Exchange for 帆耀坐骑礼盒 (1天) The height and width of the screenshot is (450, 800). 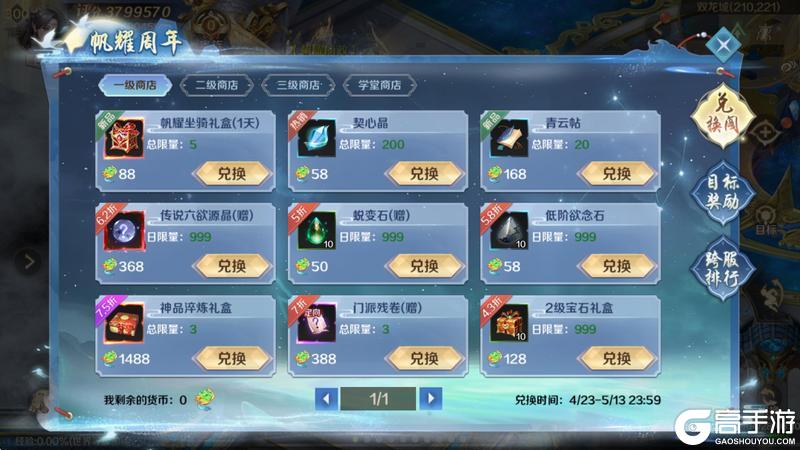pyautogui.click(x=231, y=174)
